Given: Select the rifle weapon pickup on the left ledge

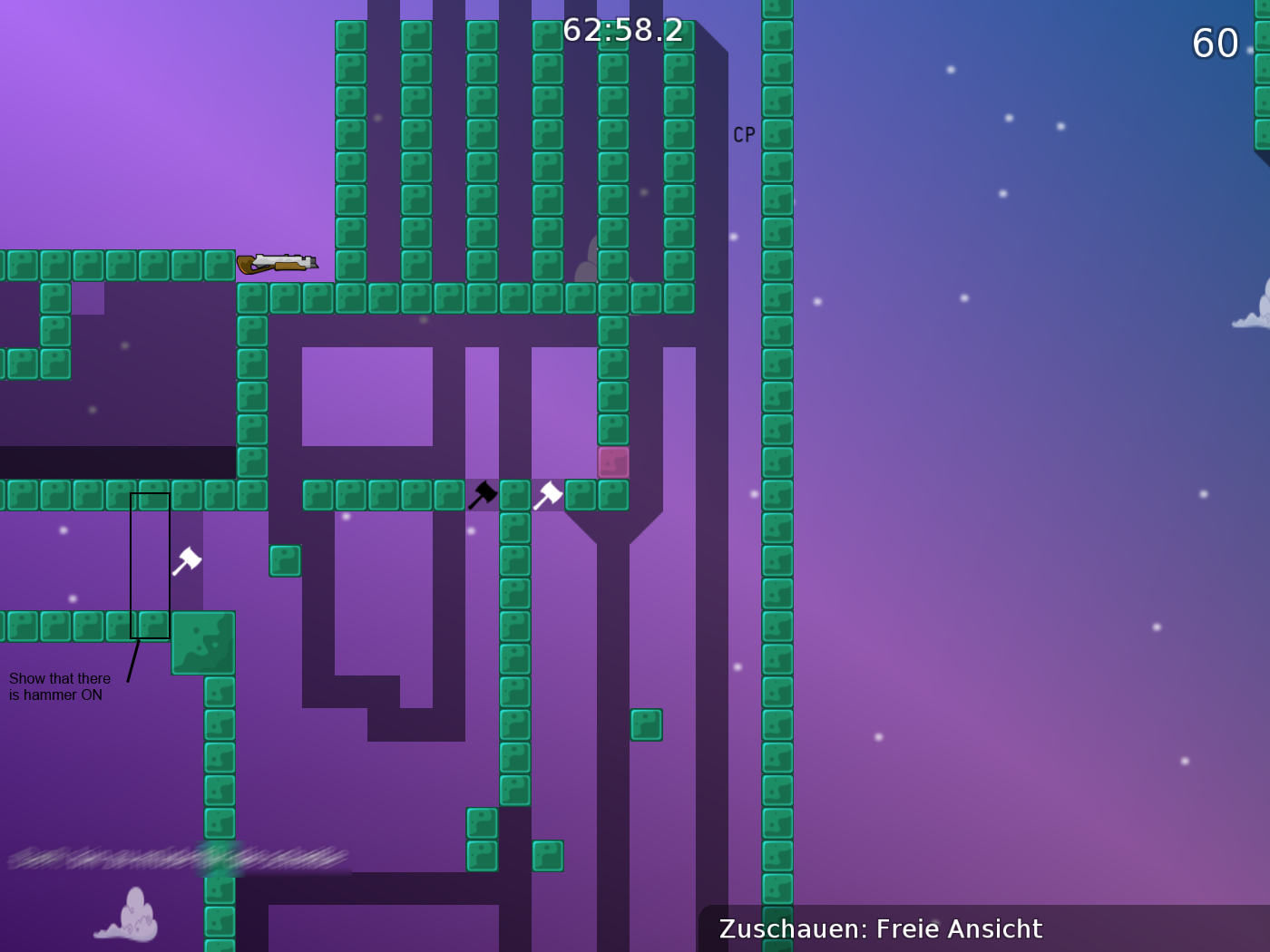Looking at the screenshot, I should coord(277,261).
